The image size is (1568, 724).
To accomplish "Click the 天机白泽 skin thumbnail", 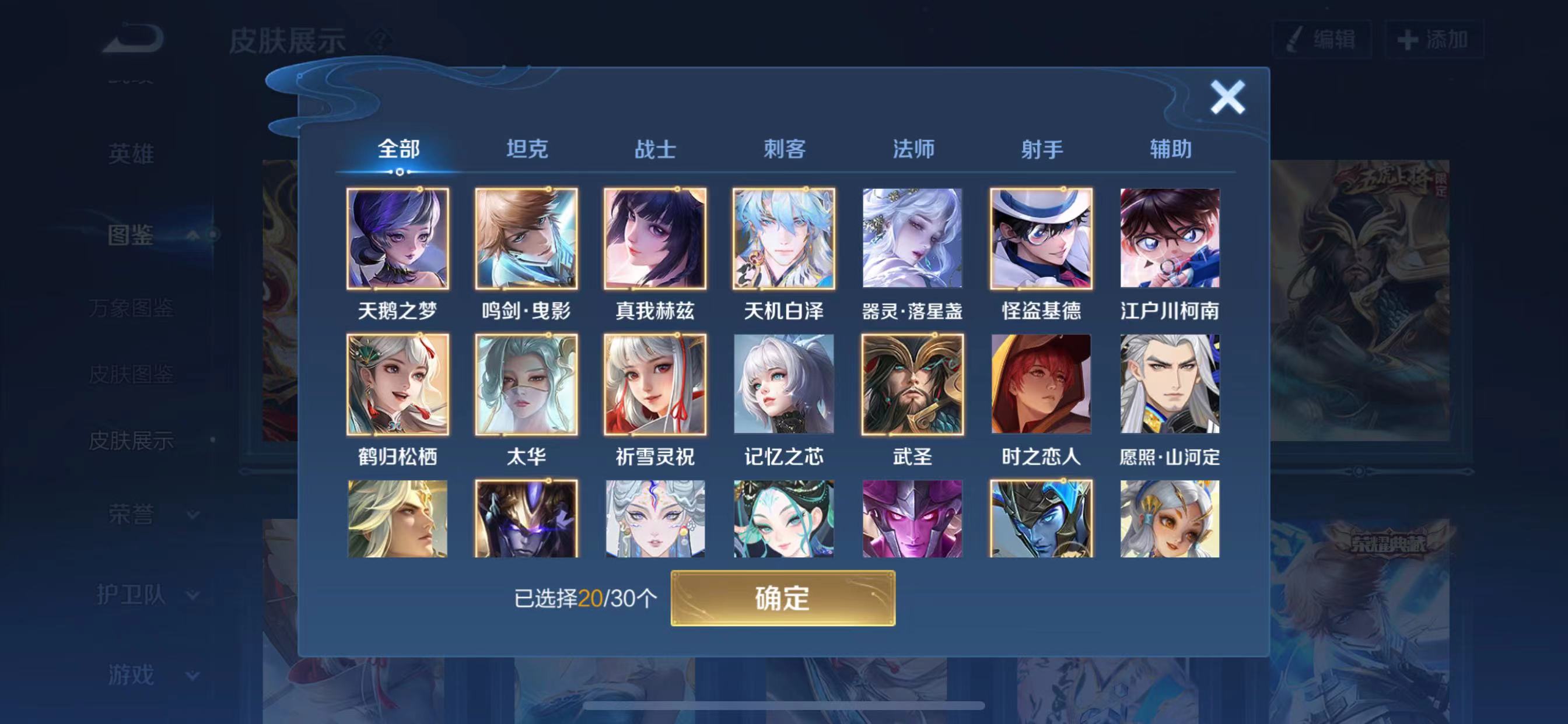I will (784, 239).
